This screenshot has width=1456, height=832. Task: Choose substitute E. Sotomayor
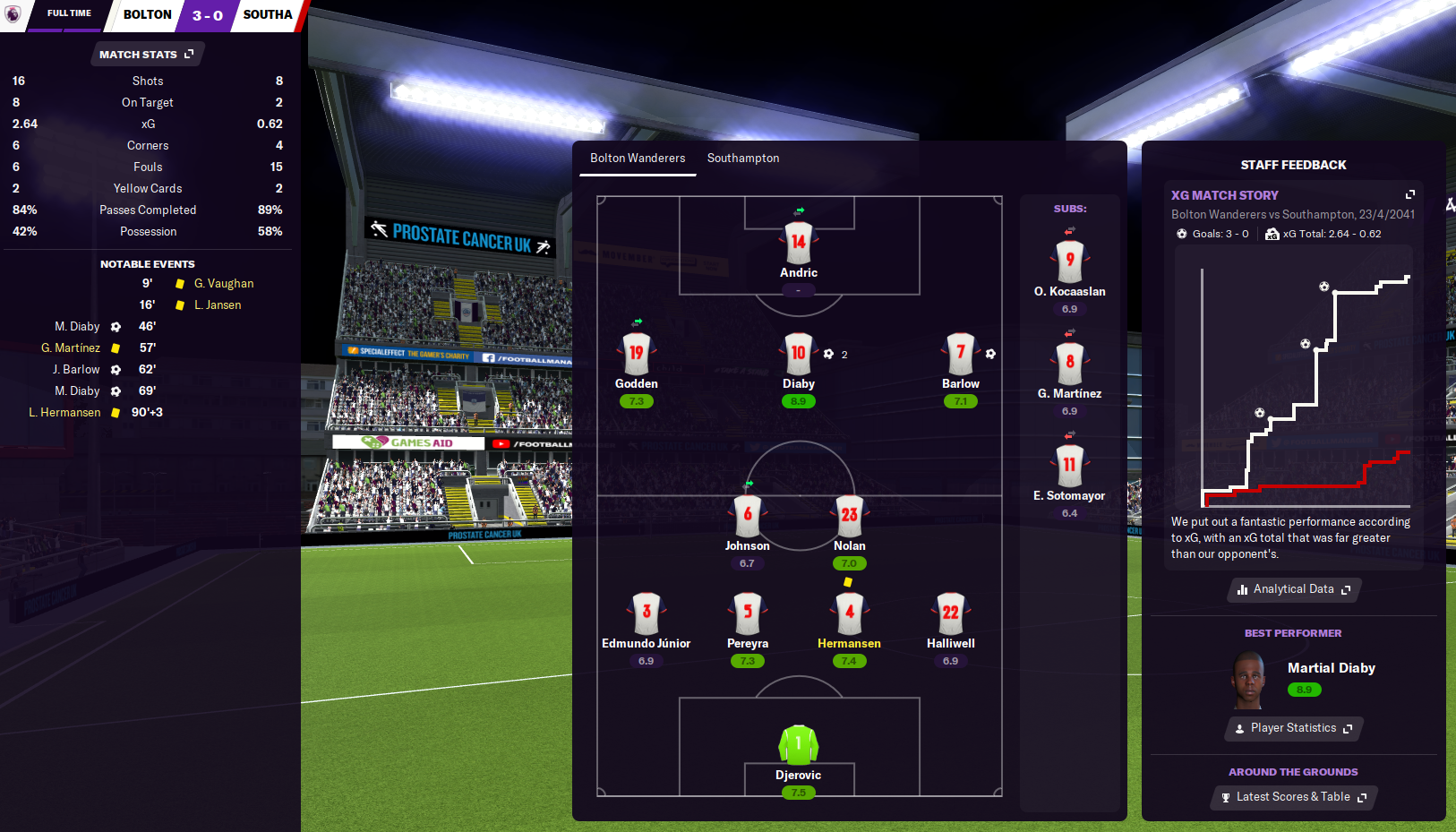(x=1069, y=465)
